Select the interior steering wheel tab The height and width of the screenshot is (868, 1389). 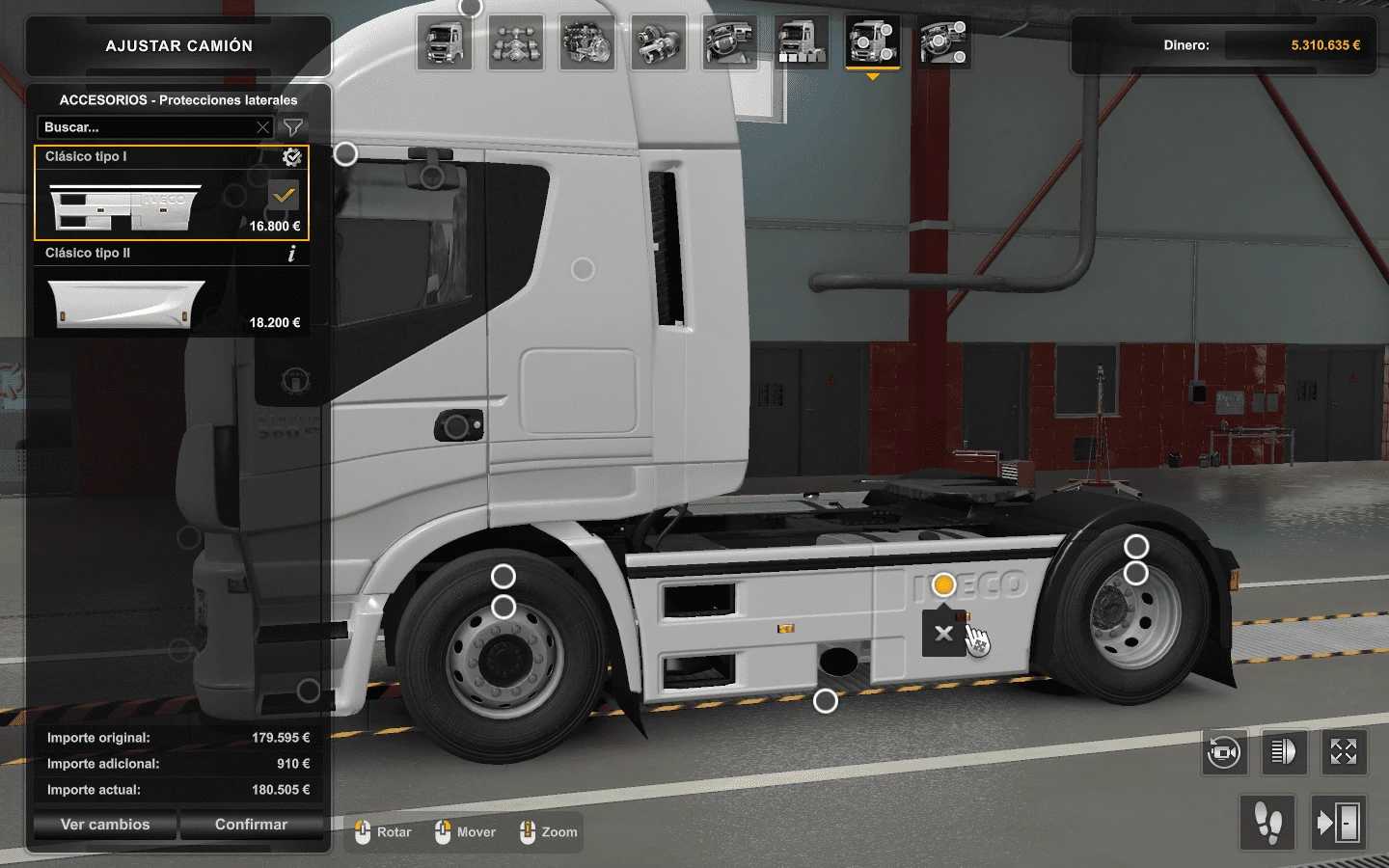[x=730, y=43]
